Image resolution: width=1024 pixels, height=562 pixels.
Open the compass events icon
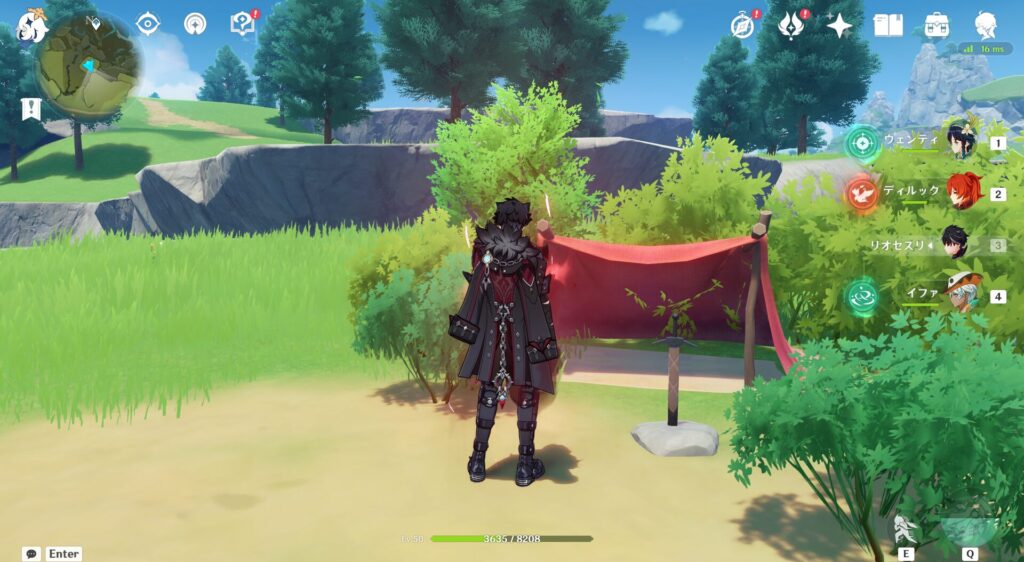(742, 26)
